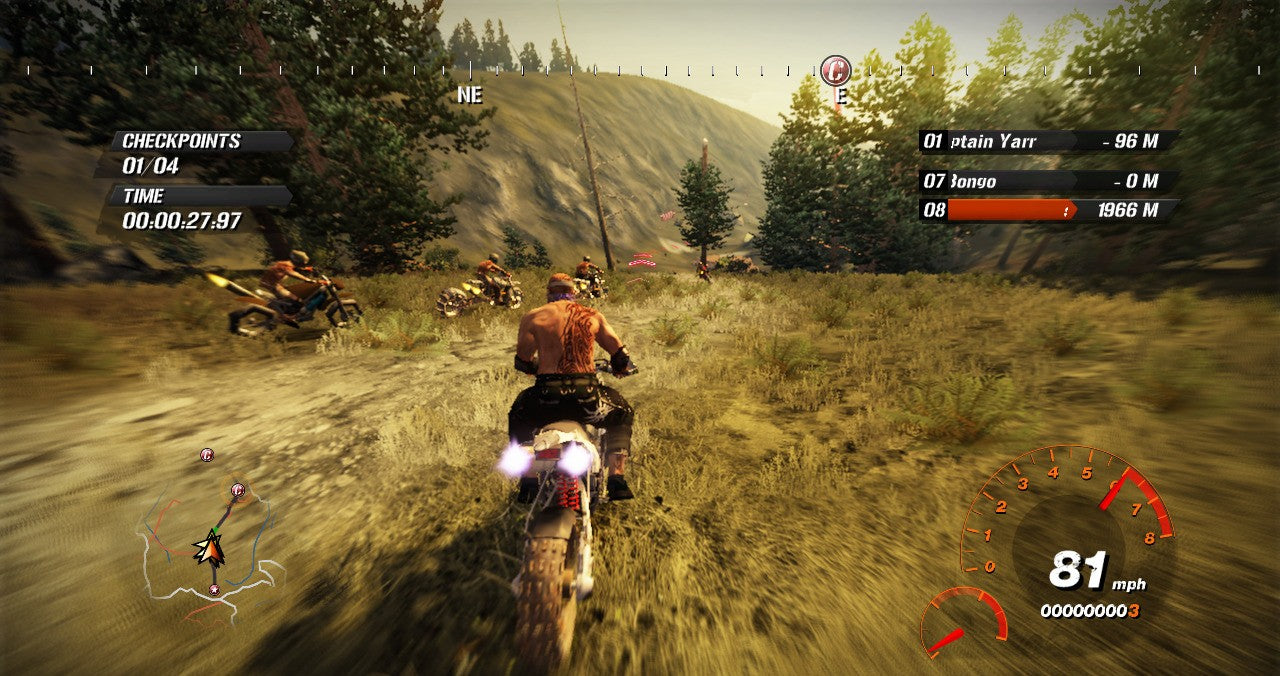Select the orange eighth place leaderboard row
This screenshot has width=1280, height=676.
click(1048, 210)
